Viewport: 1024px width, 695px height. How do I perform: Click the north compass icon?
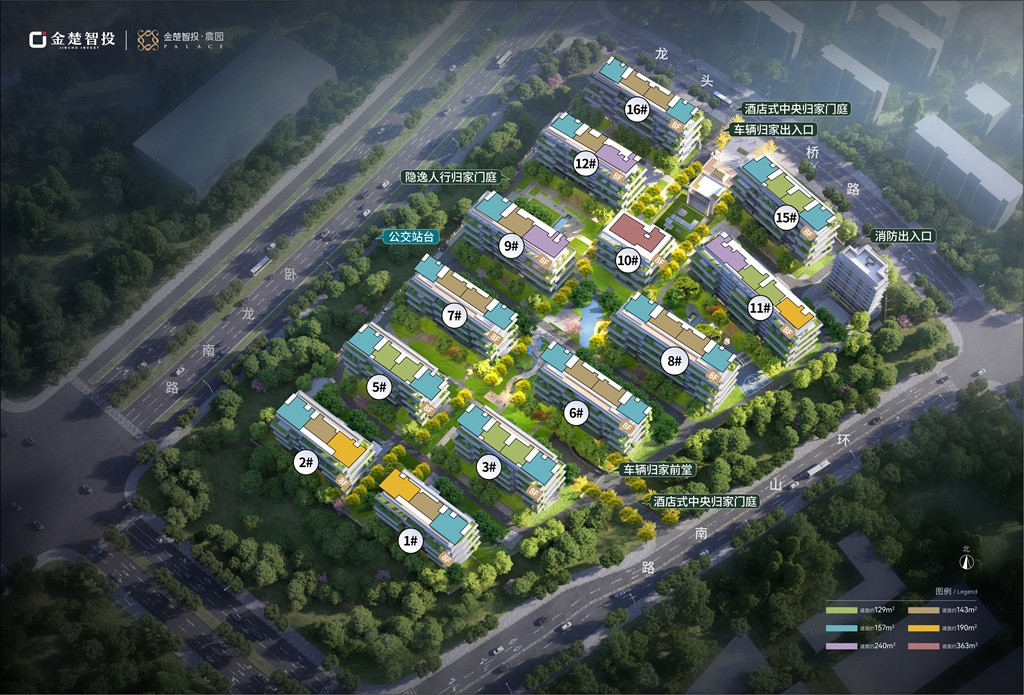966,562
